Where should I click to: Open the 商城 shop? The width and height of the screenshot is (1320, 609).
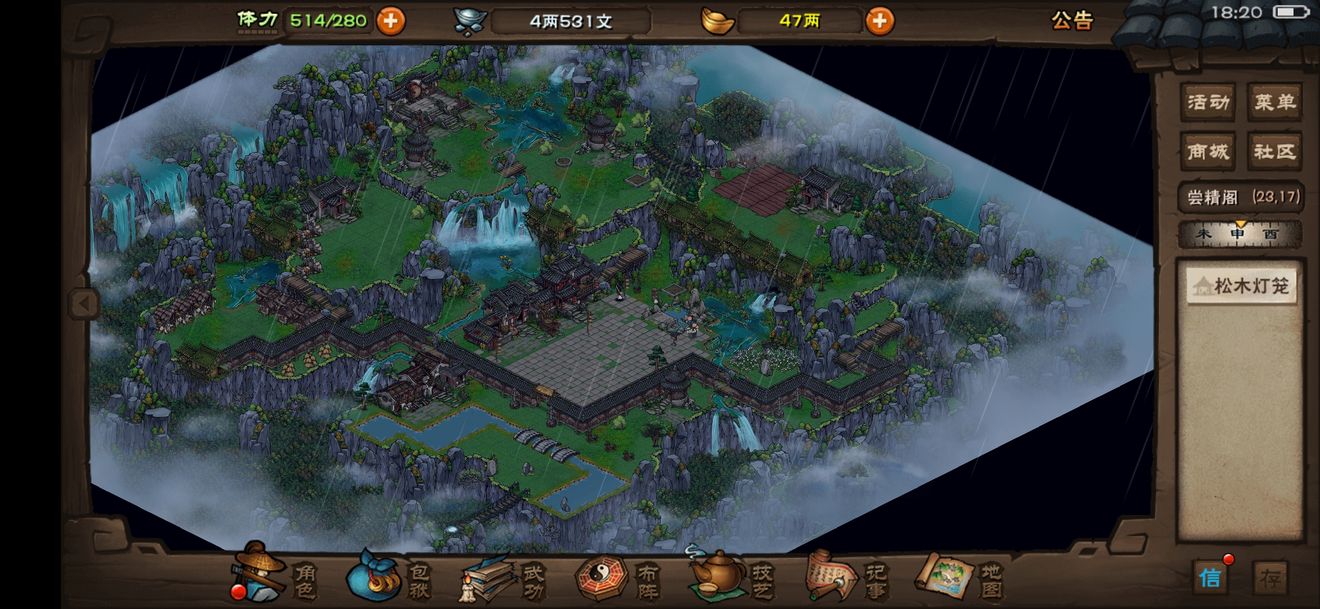(1207, 152)
